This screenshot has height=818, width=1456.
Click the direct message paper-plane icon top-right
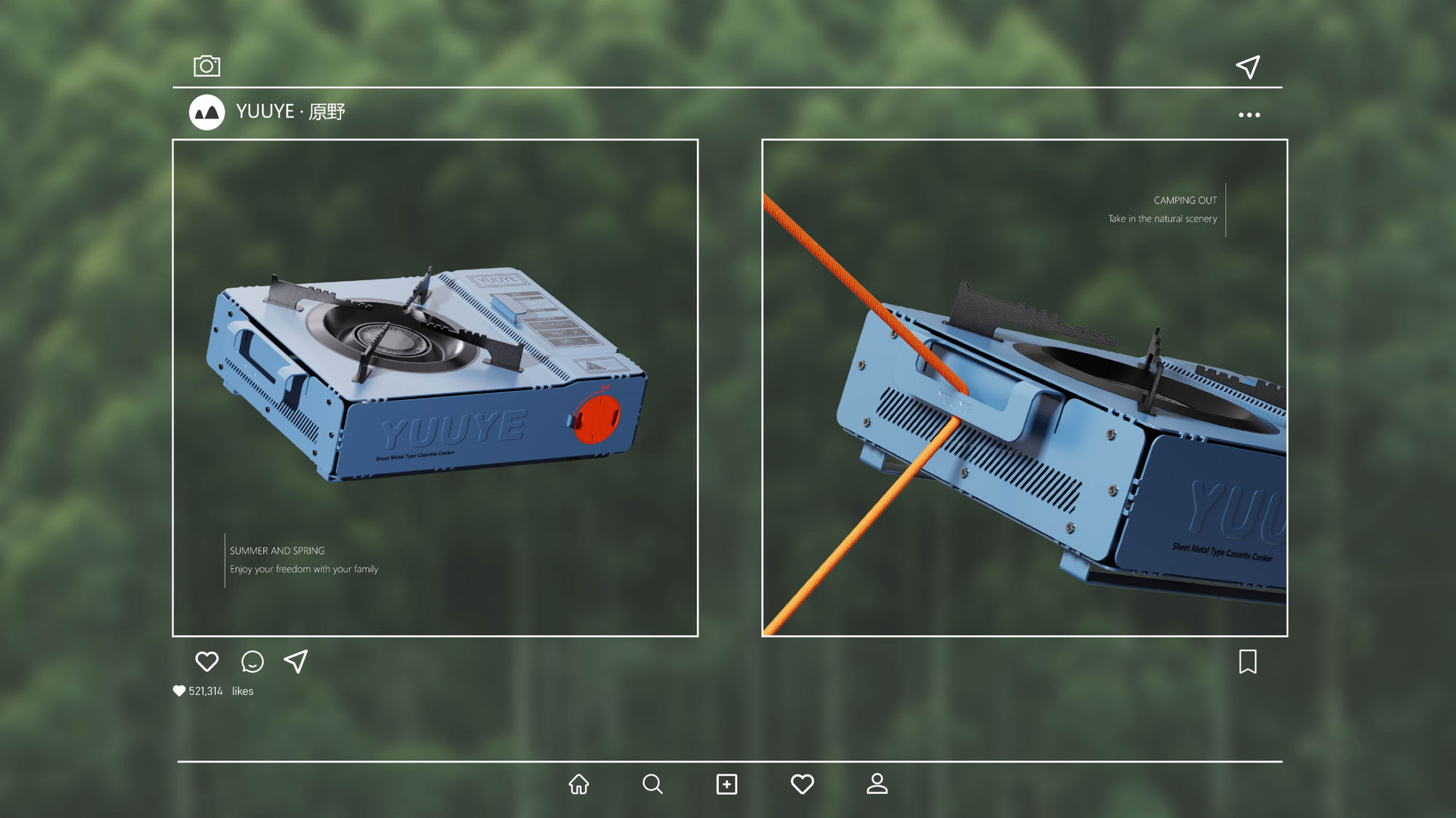coord(1249,65)
